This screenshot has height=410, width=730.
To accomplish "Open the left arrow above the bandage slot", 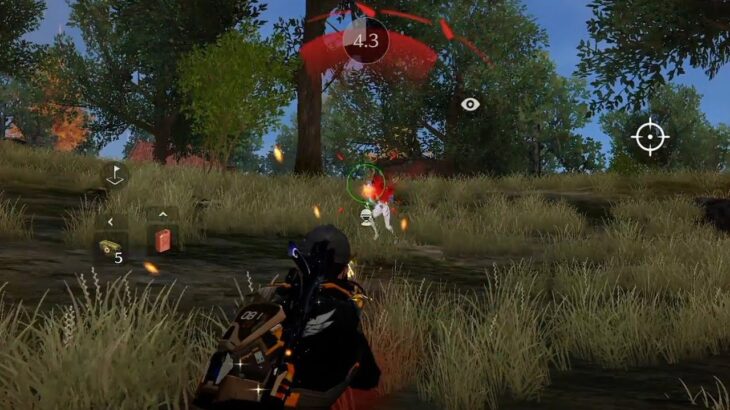I will click(x=110, y=221).
